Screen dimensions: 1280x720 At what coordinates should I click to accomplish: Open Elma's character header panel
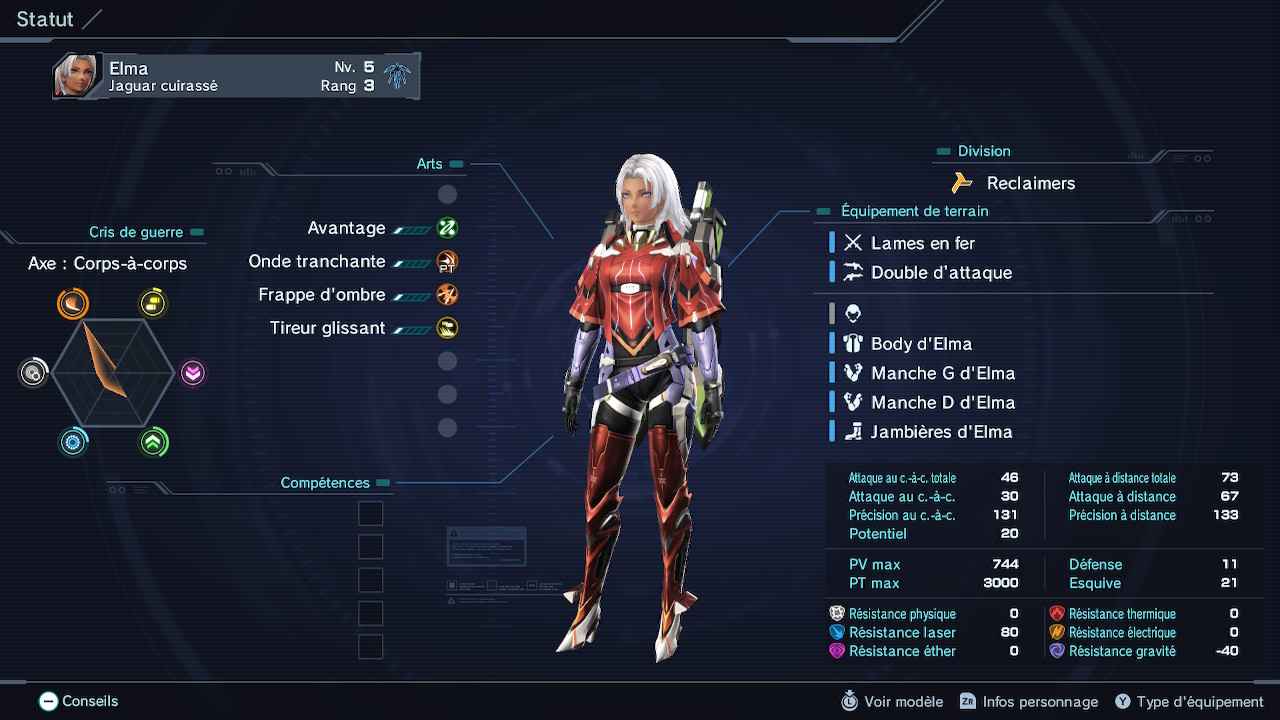pos(236,77)
